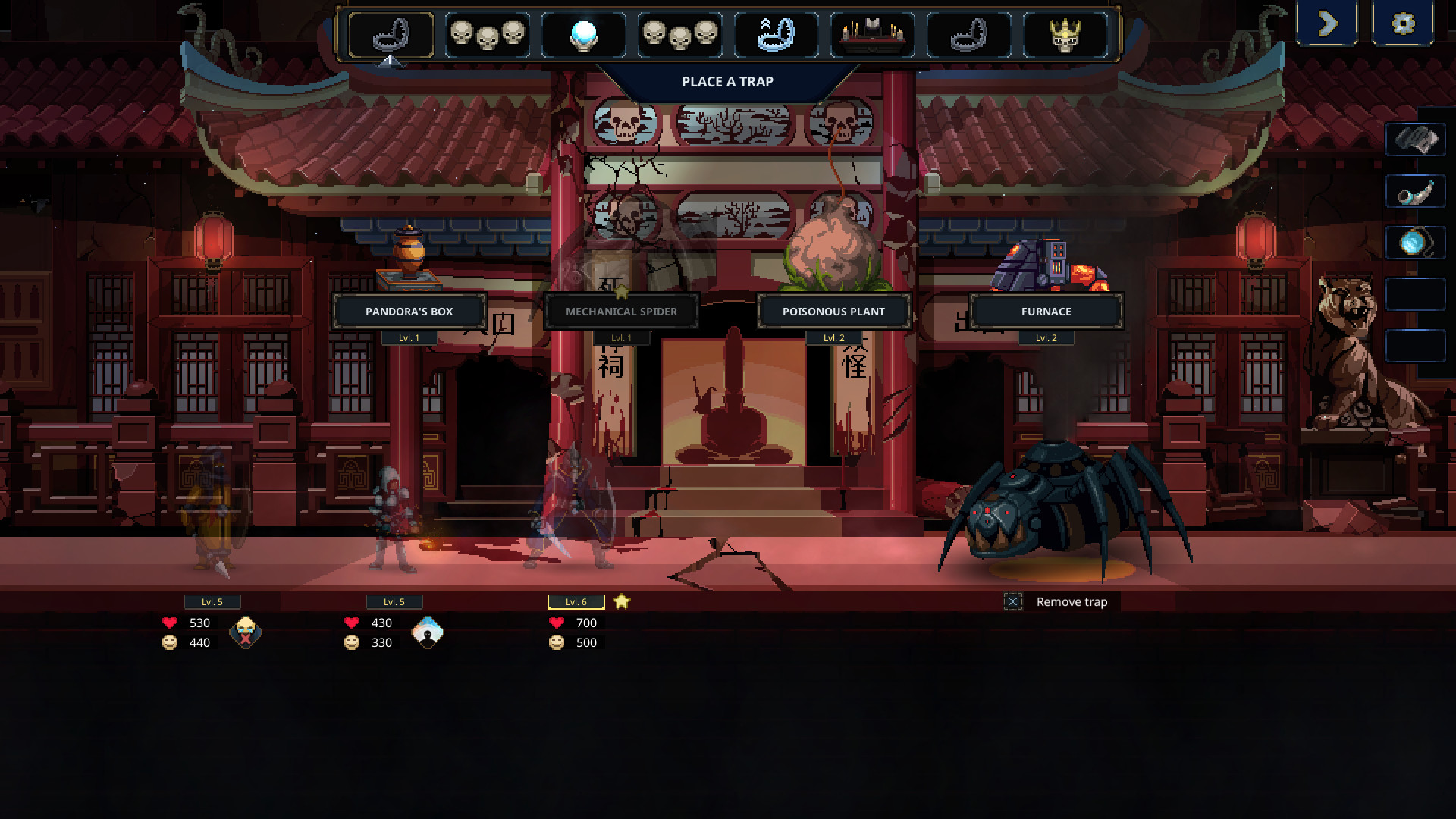
Task: Select the gauntlet item in the sidebar
Action: [x=1415, y=140]
